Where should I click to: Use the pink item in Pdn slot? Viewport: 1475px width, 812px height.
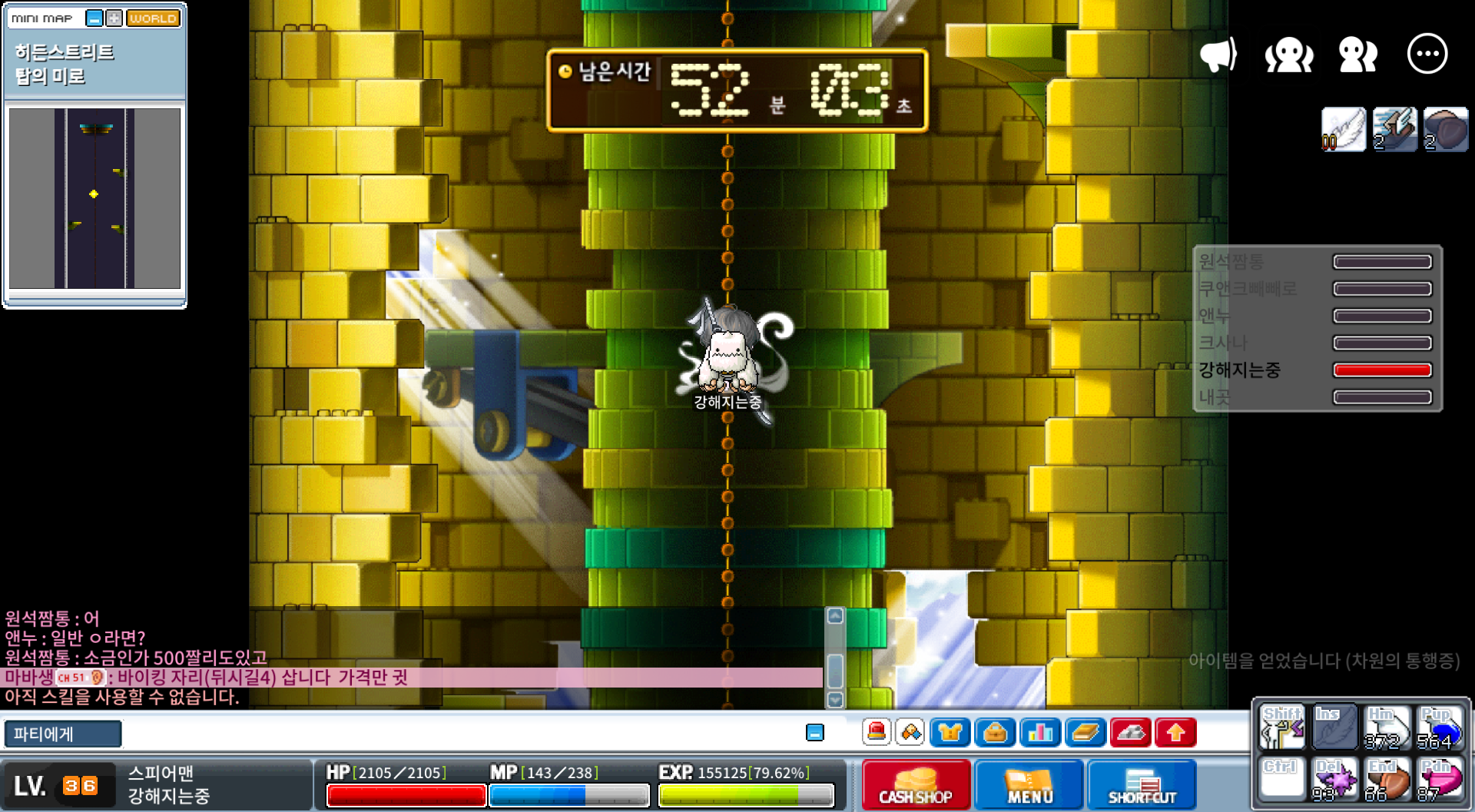coord(1439,780)
